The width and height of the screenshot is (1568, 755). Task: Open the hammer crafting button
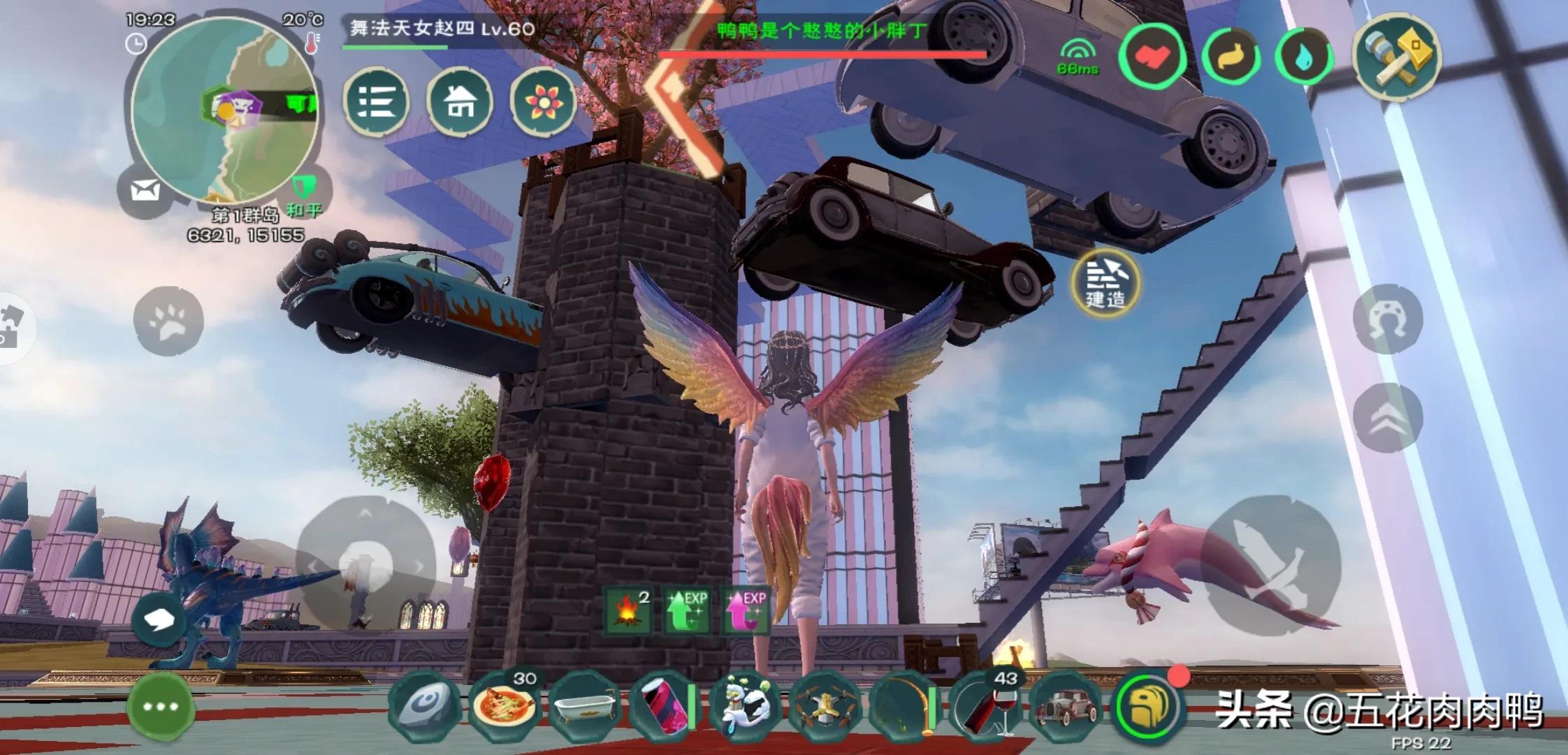[x=1397, y=57]
